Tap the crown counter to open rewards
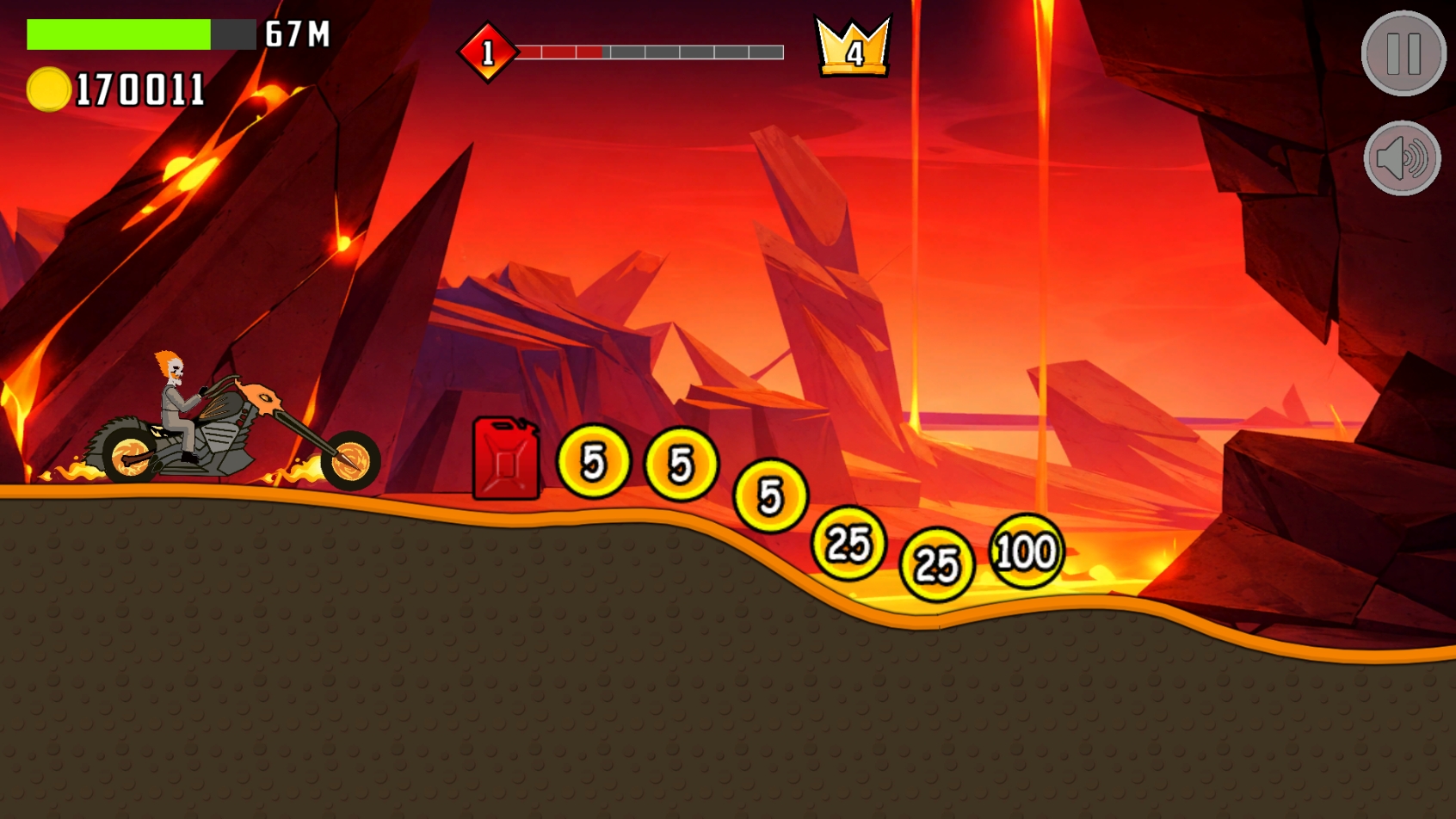The height and width of the screenshot is (819, 1456). click(x=853, y=47)
